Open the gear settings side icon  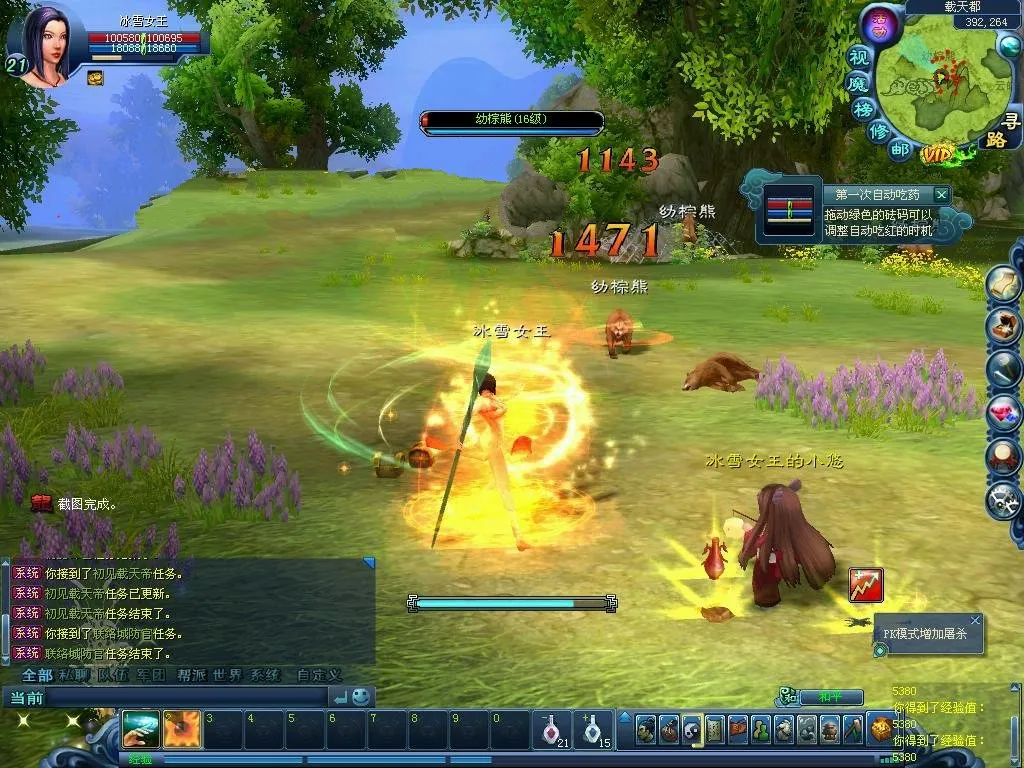1003,500
